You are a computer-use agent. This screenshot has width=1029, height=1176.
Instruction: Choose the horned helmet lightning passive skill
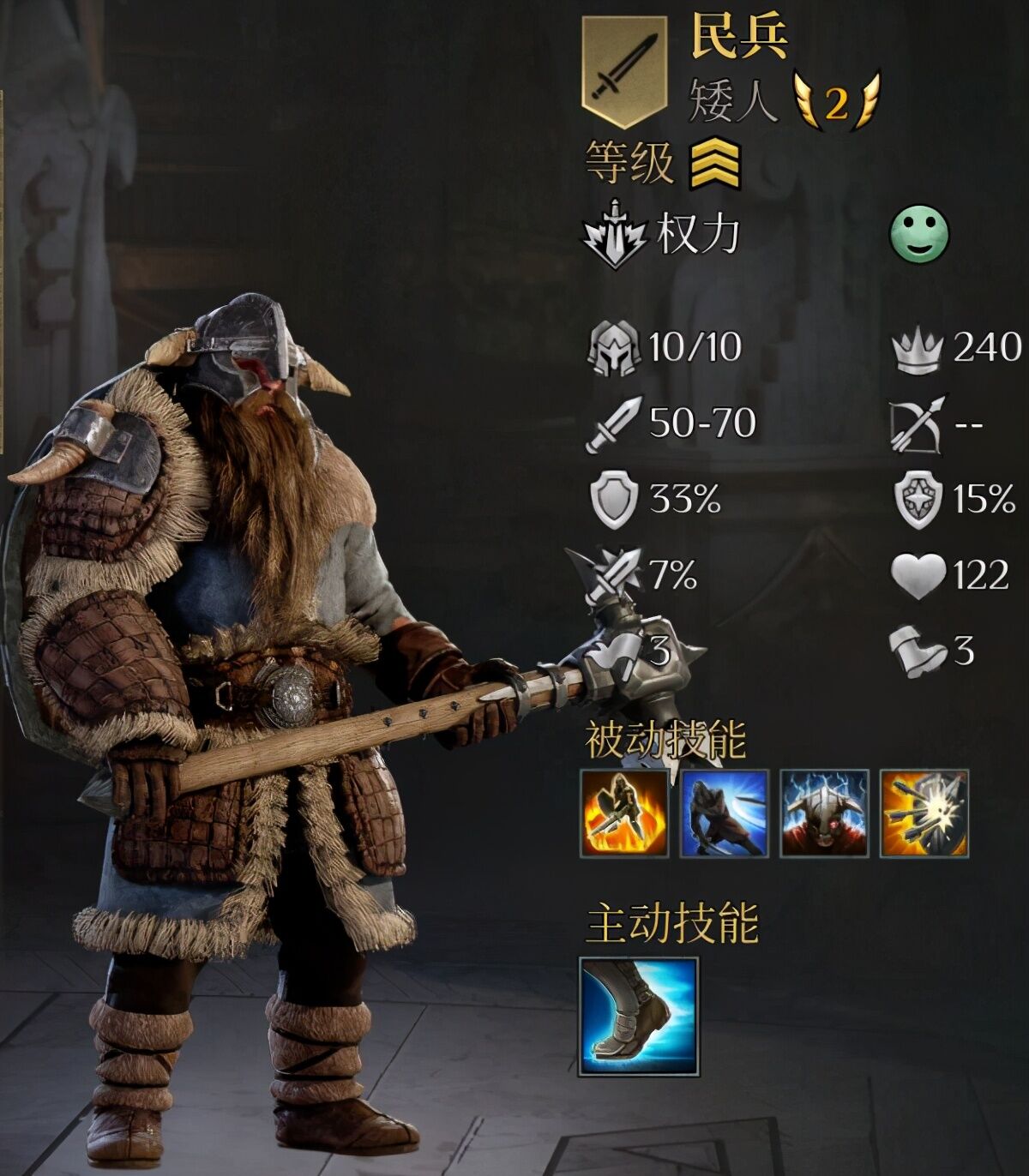click(x=825, y=813)
